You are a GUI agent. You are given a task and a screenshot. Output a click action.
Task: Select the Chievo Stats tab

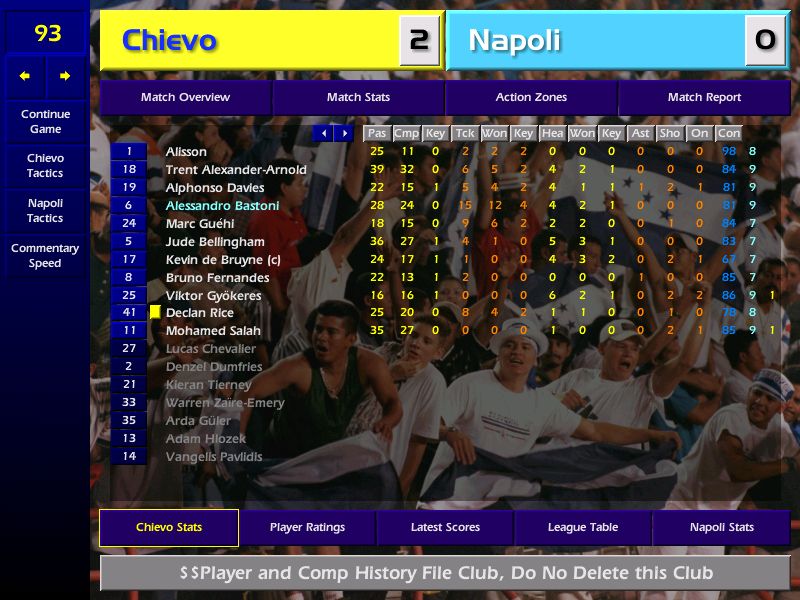[169, 528]
